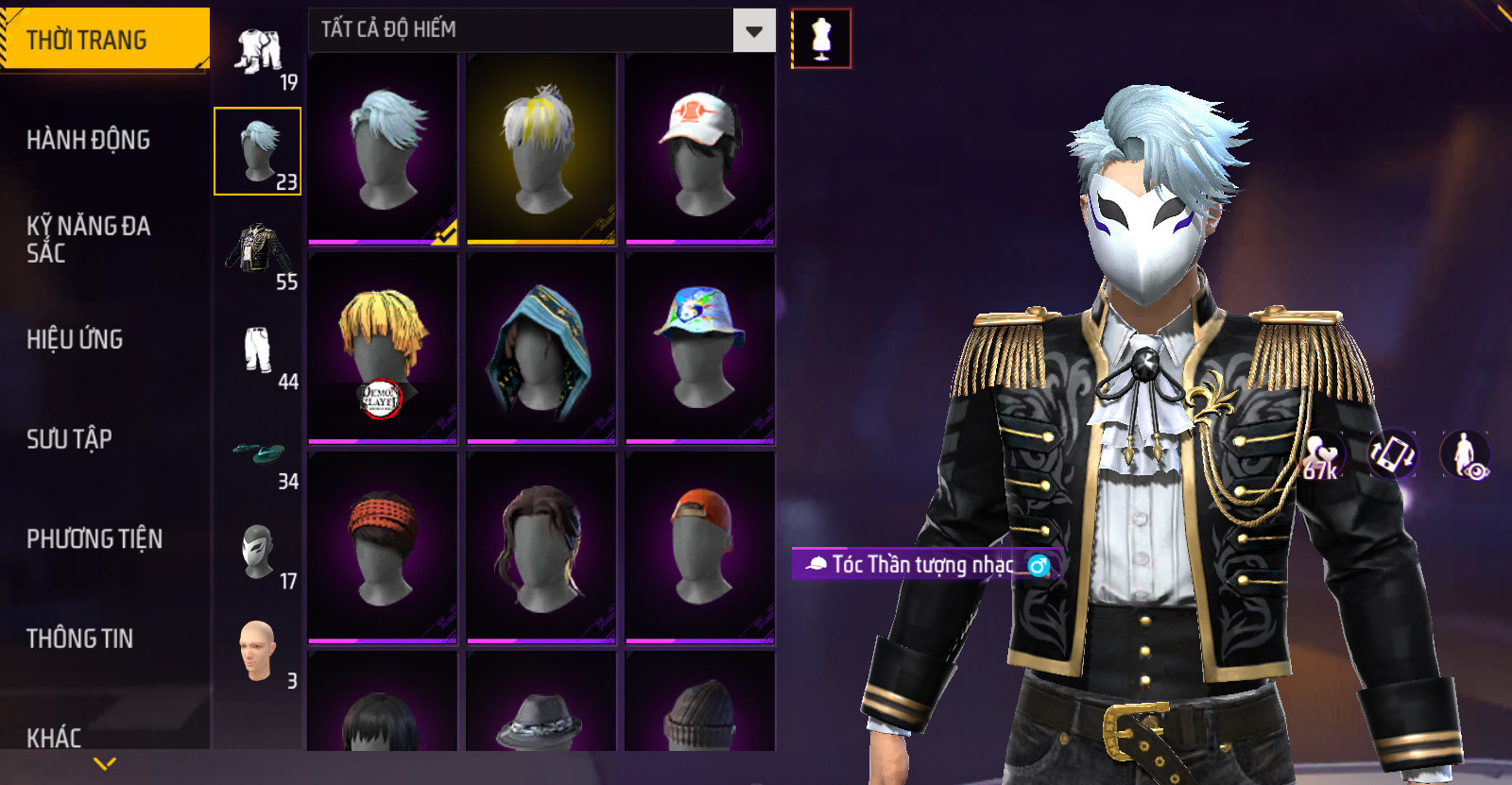The image size is (1512, 785).
Task: Open the face category
Action: tap(257, 650)
